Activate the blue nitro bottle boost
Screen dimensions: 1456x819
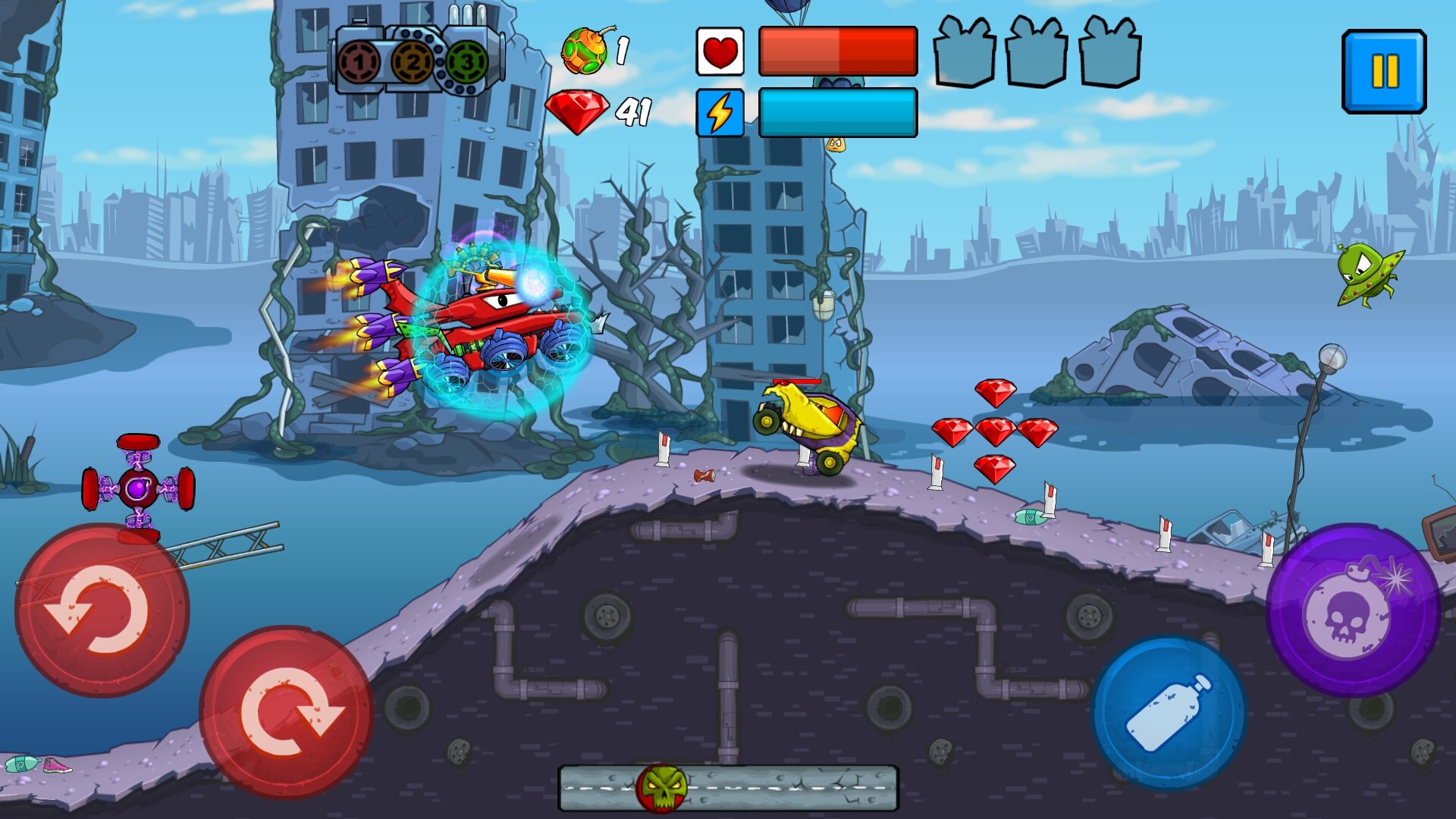[x=1169, y=713]
